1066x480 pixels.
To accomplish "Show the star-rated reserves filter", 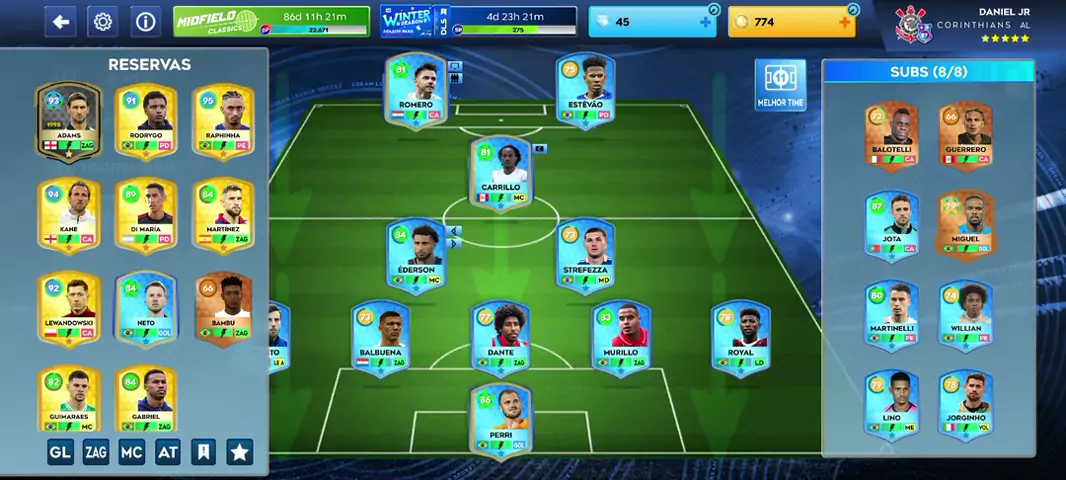I will 240,452.
